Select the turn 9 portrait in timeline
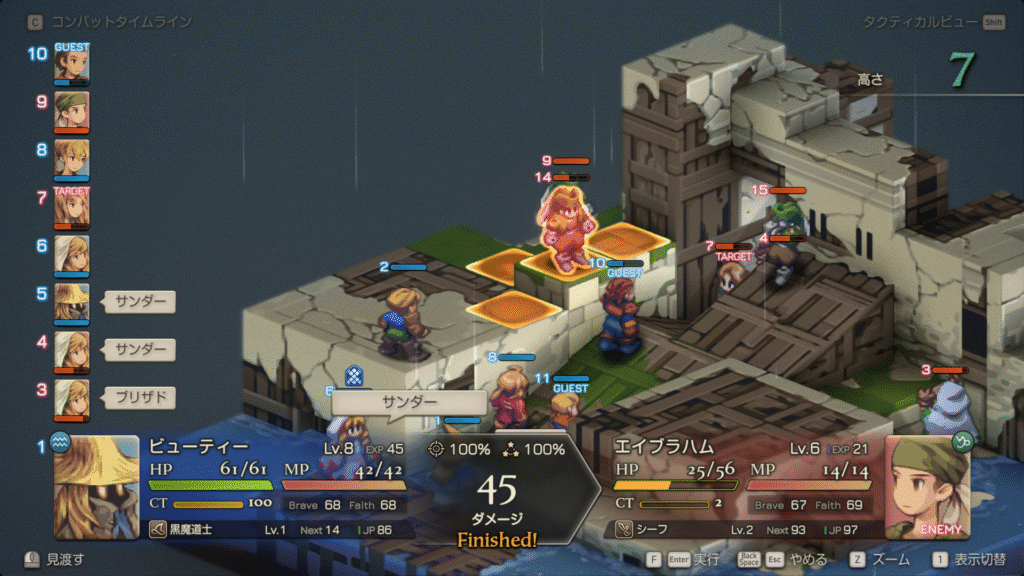 pyautogui.click(x=71, y=111)
